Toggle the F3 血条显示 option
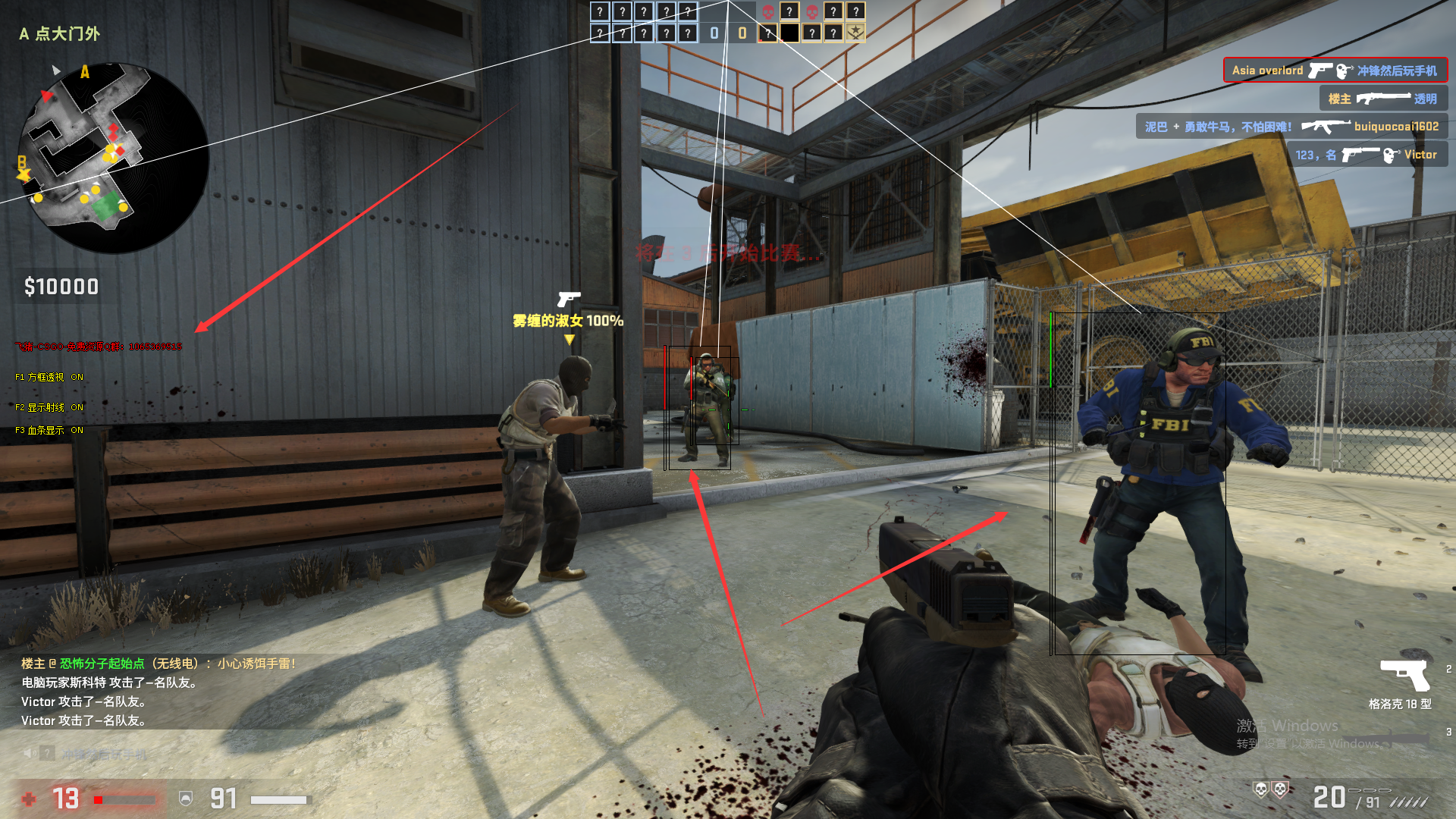The height and width of the screenshot is (819, 1456). click(x=49, y=430)
